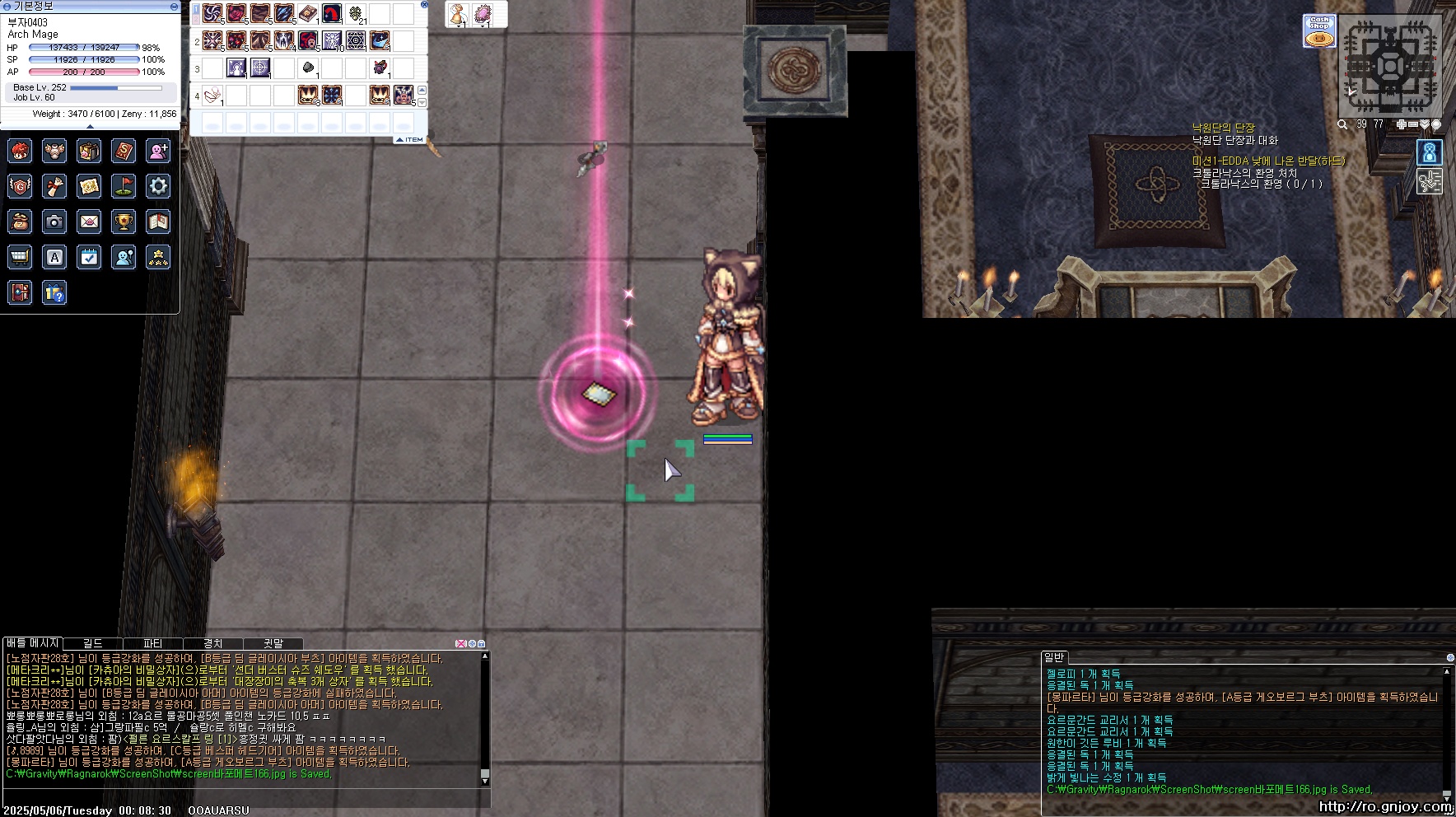This screenshot has height=817, width=1456.
Task: Select the 일반 chat tab
Action: click(x=1054, y=657)
